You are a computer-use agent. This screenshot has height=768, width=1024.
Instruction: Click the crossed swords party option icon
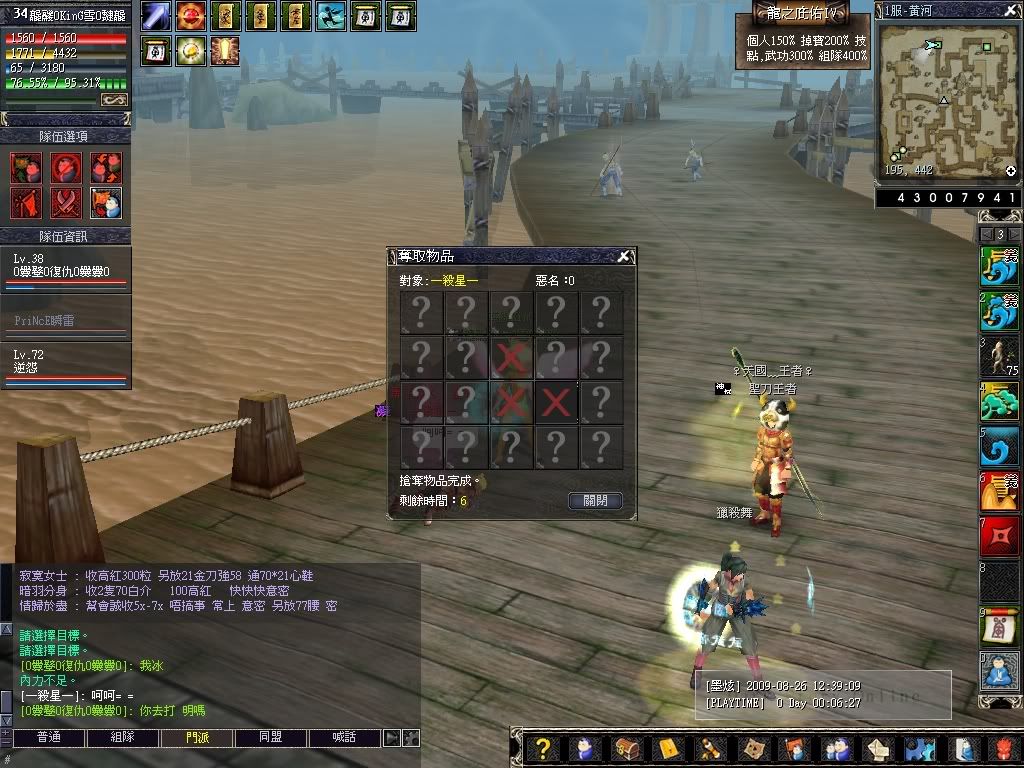pos(66,202)
